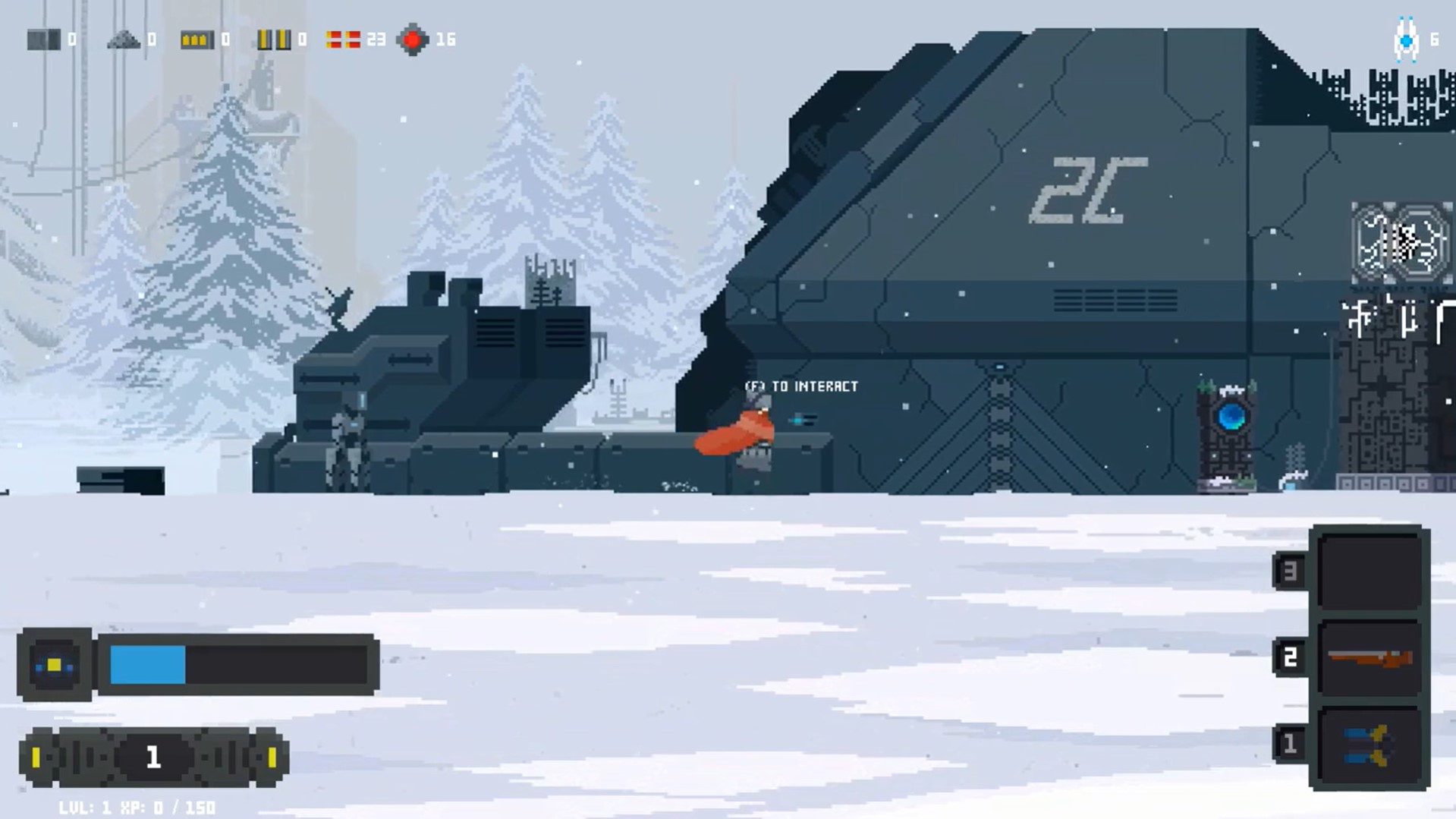Click the blue crystal icon near the top-right counter

tap(1406, 39)
